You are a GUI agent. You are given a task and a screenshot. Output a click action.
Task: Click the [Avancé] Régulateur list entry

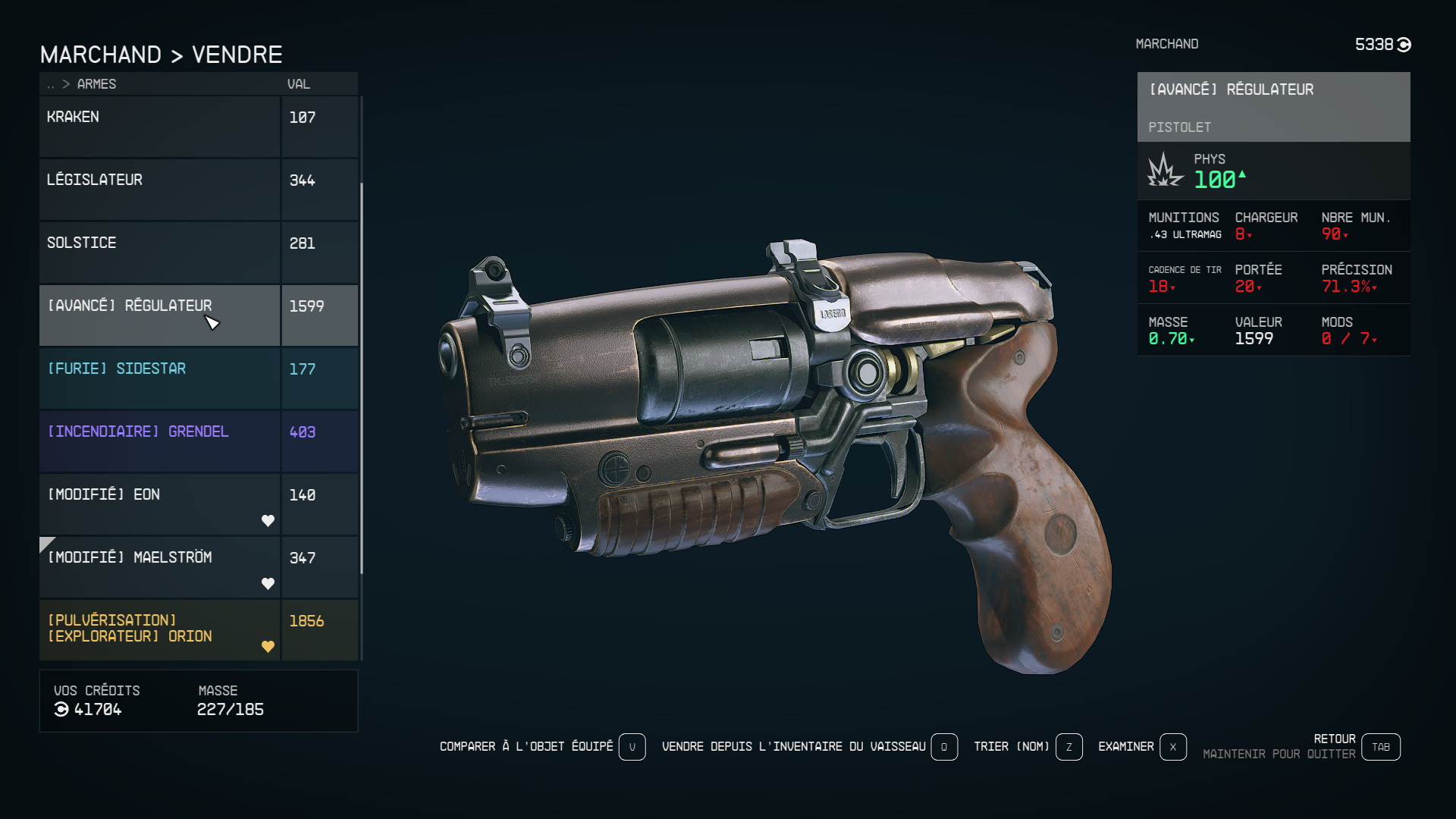159,315
